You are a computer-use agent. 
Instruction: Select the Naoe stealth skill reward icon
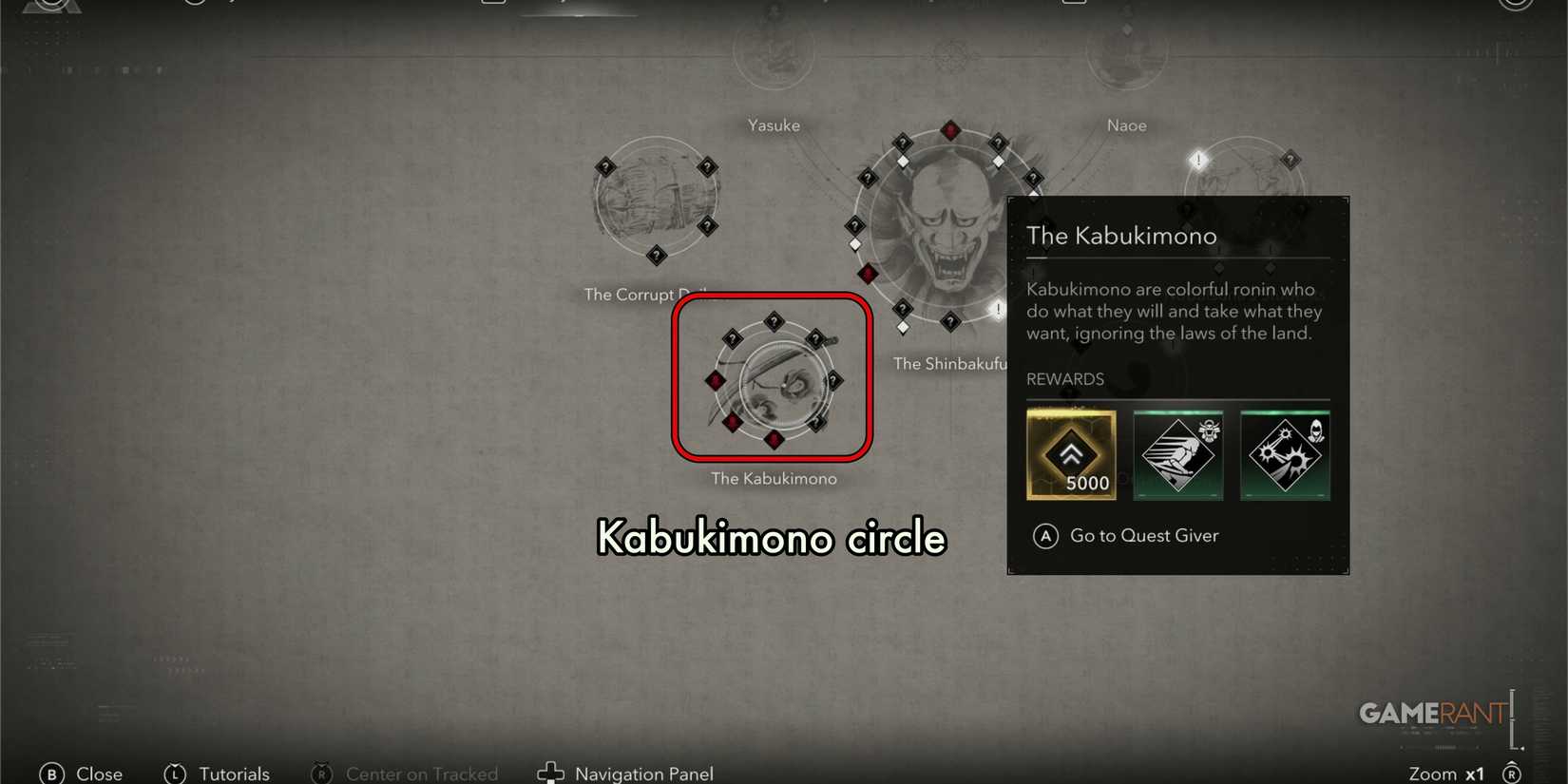tap(1286, 454)
